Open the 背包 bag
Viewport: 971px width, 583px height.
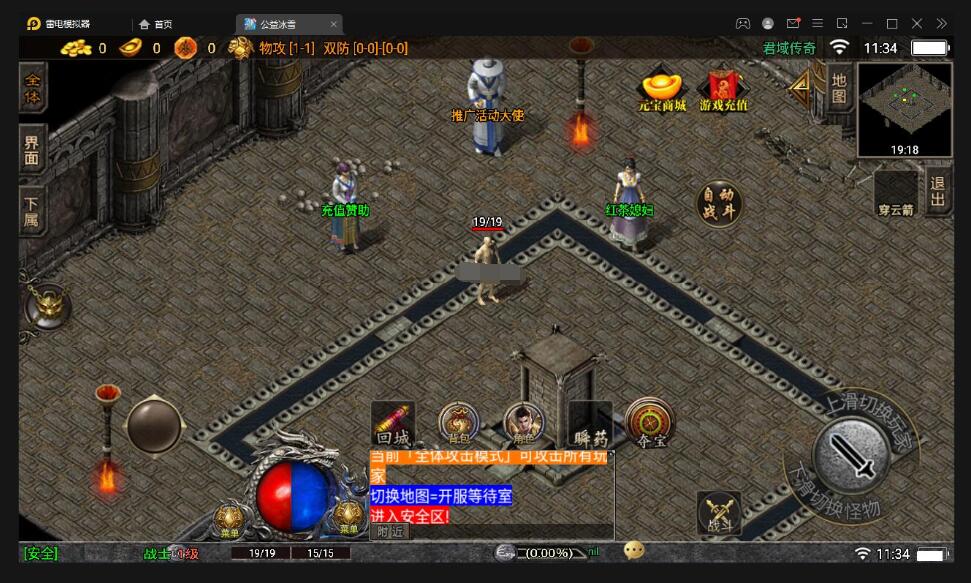click(x=458, y=422)
